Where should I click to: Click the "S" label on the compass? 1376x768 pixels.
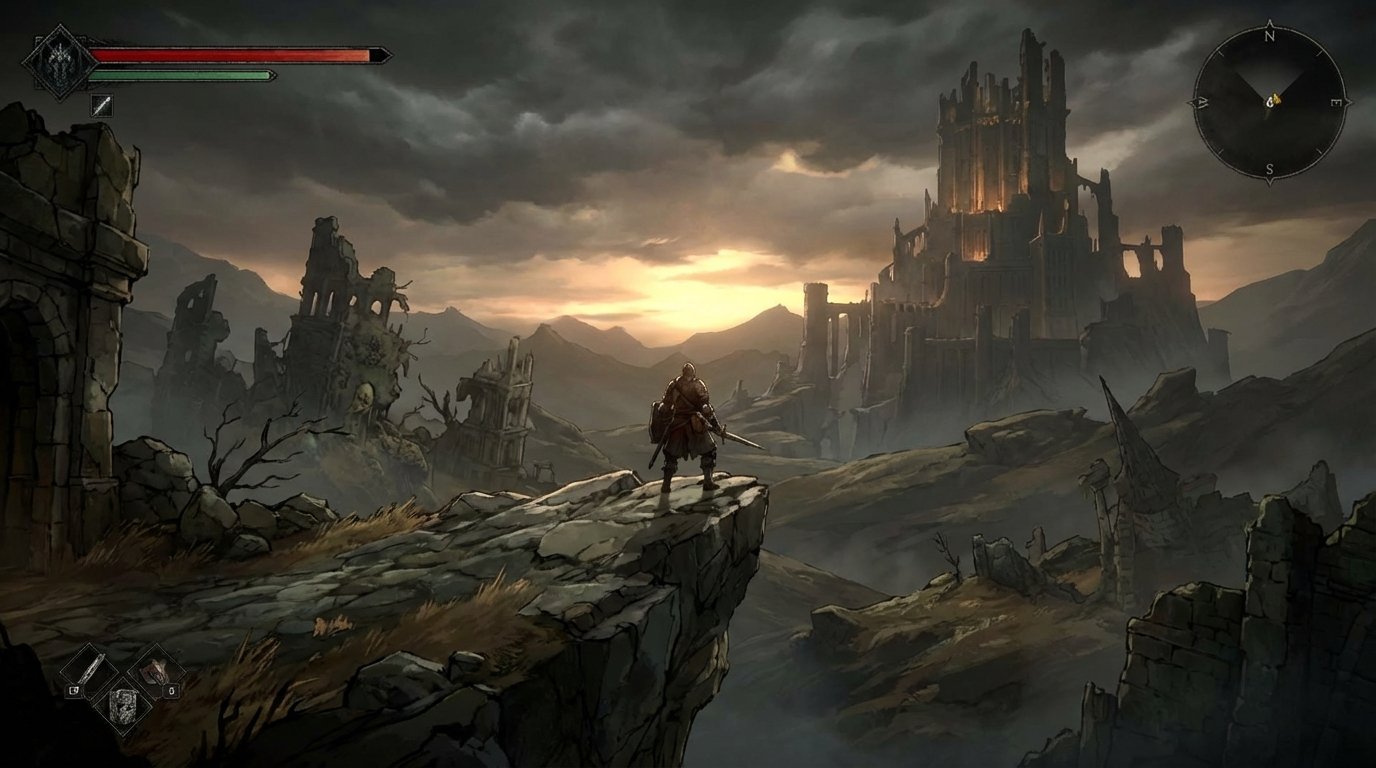(x=1271, y=167)
